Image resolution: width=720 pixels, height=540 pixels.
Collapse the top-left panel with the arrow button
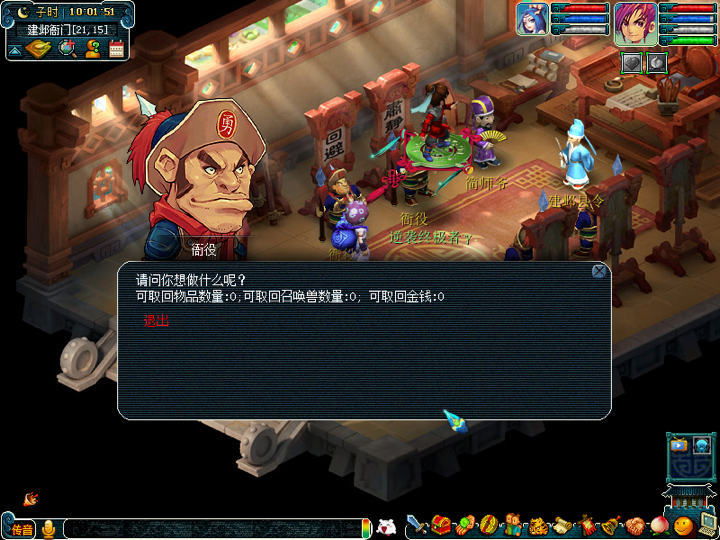[16, 49]
